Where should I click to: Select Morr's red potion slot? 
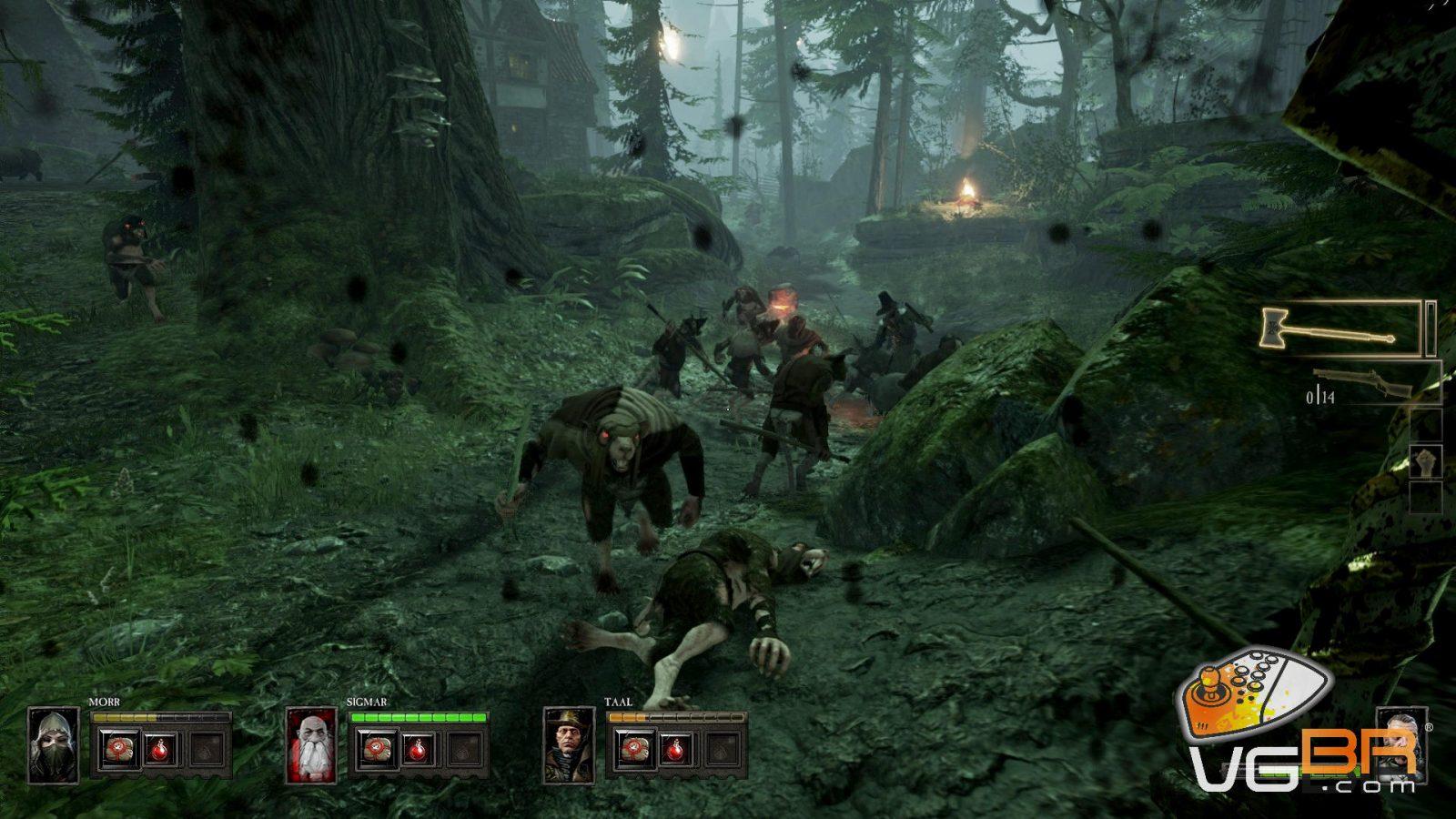pyautogui.click(x=161, y=749)
